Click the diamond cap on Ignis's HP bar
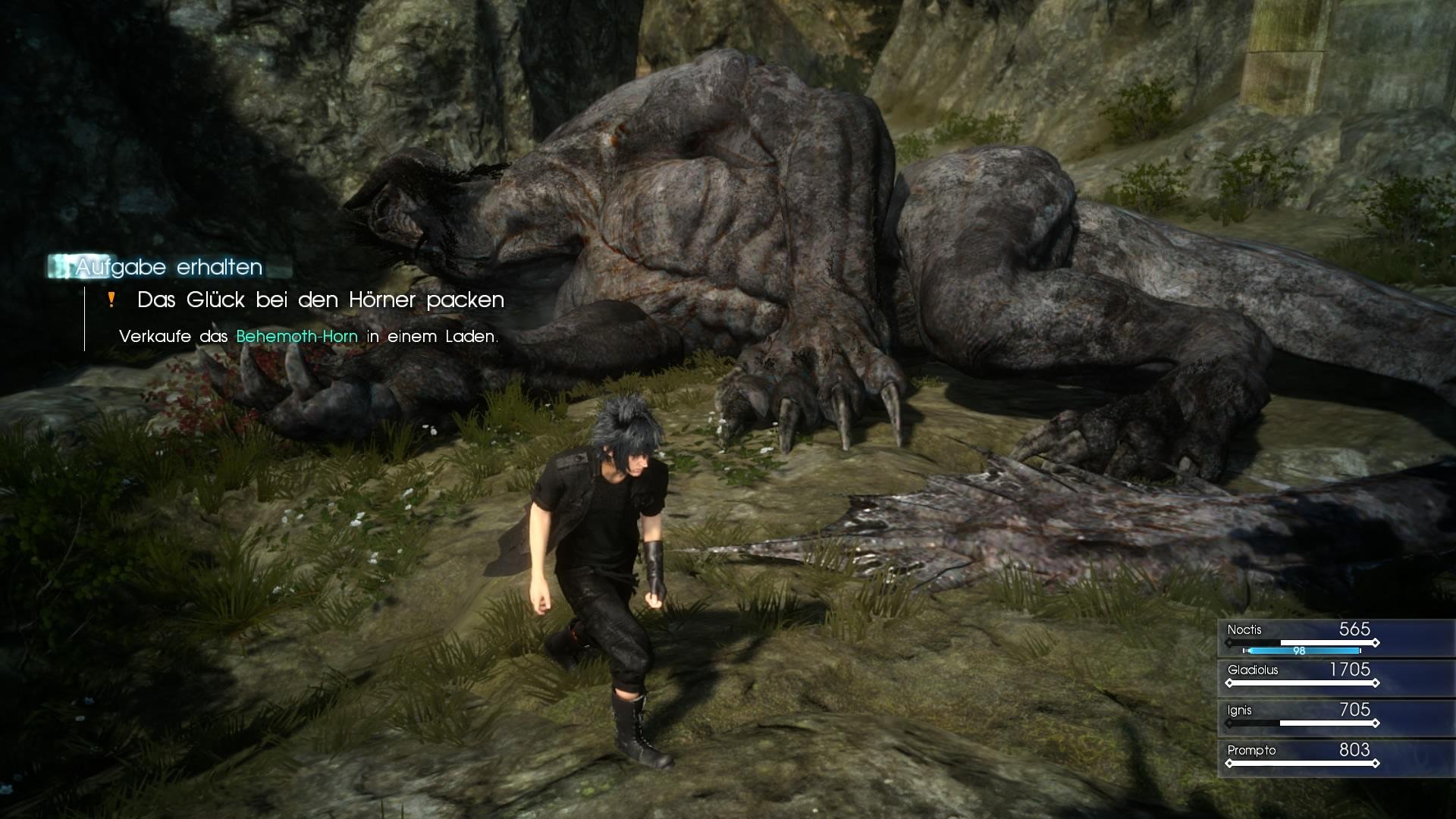This screenshot has width=1456, height=819. [x=1376, y=723]
